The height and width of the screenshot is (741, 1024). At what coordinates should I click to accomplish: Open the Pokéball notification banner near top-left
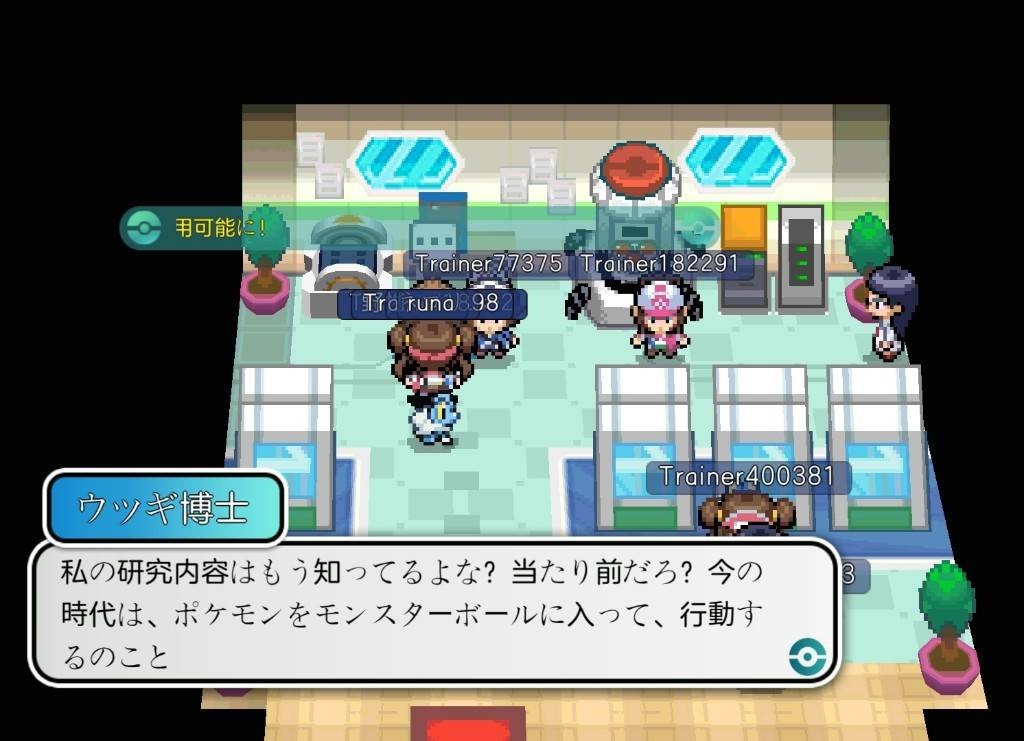(x=200, y=228)
